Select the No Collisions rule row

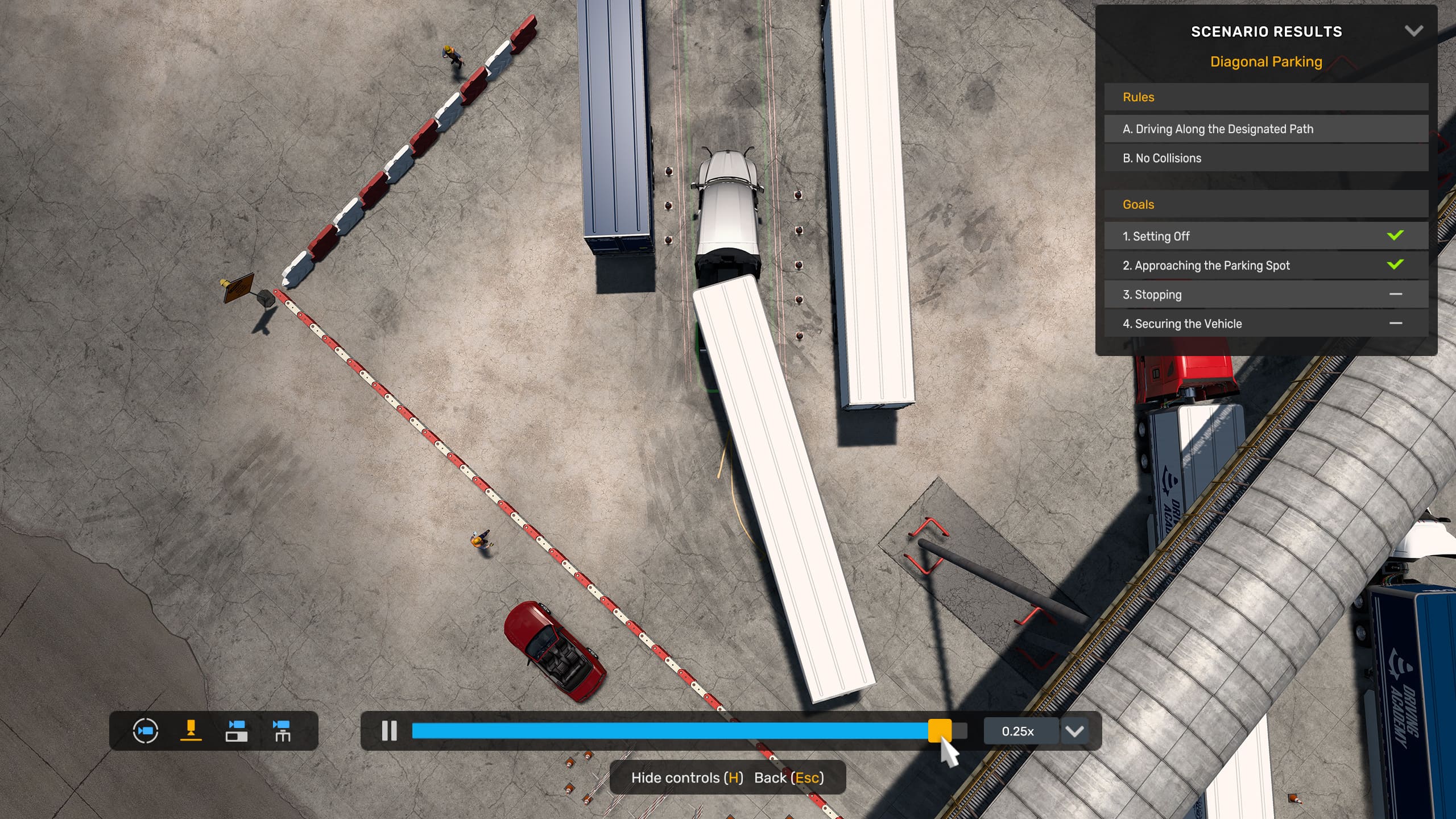click(x=1266, y=158)
